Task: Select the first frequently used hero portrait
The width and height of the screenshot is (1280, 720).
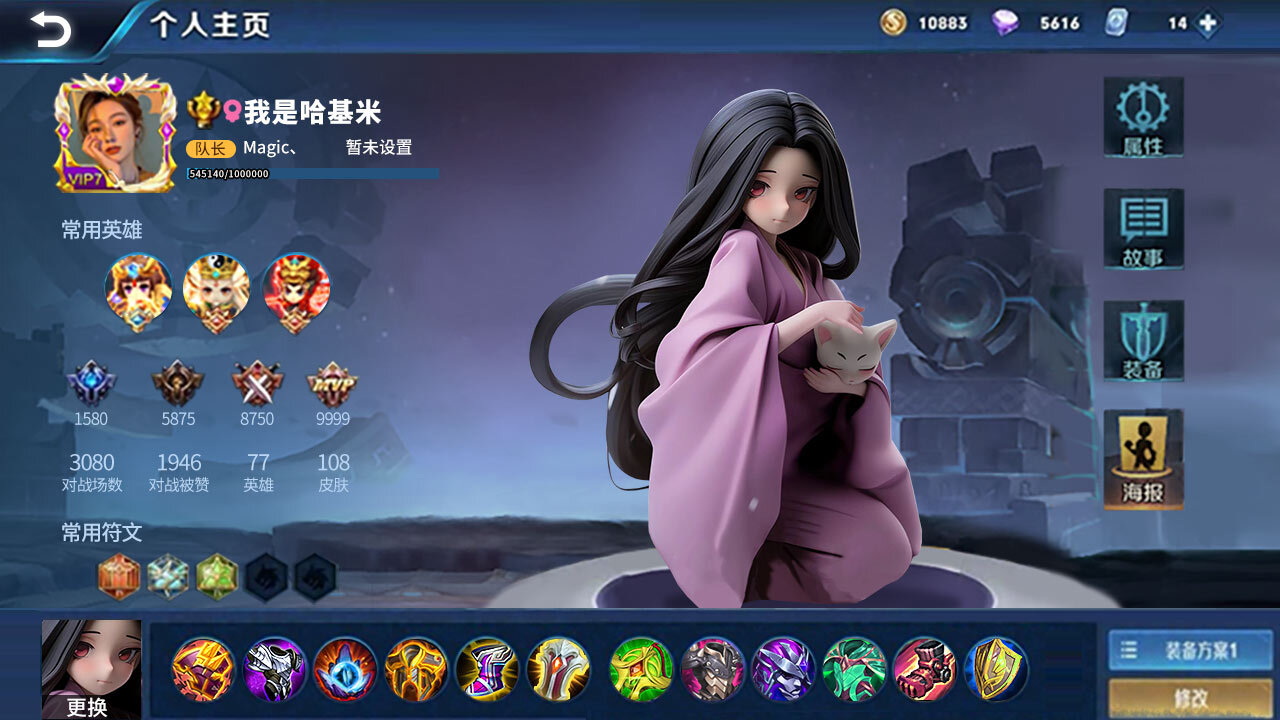Action: [138, 292]
